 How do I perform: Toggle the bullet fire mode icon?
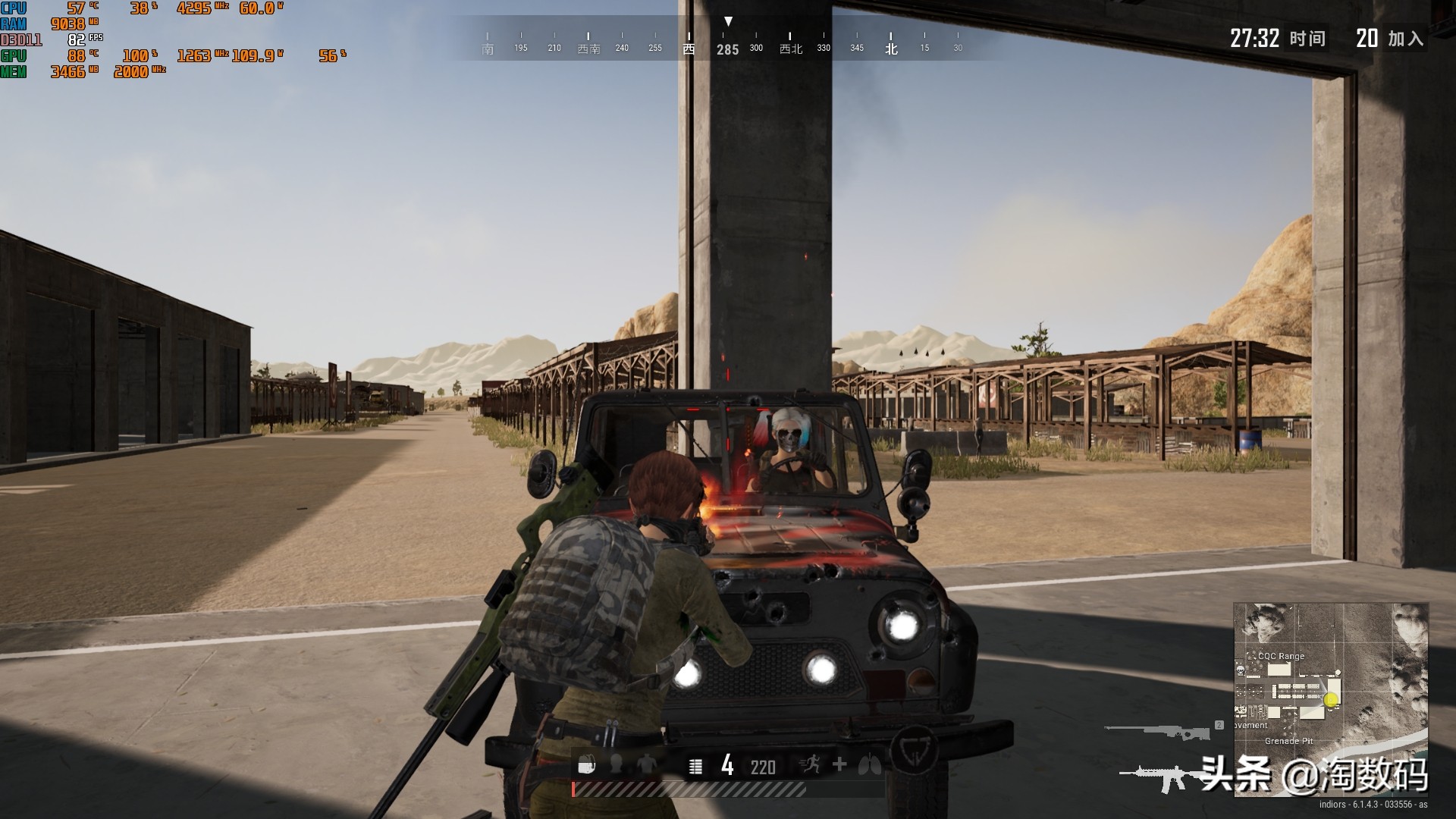click(695, 767)
